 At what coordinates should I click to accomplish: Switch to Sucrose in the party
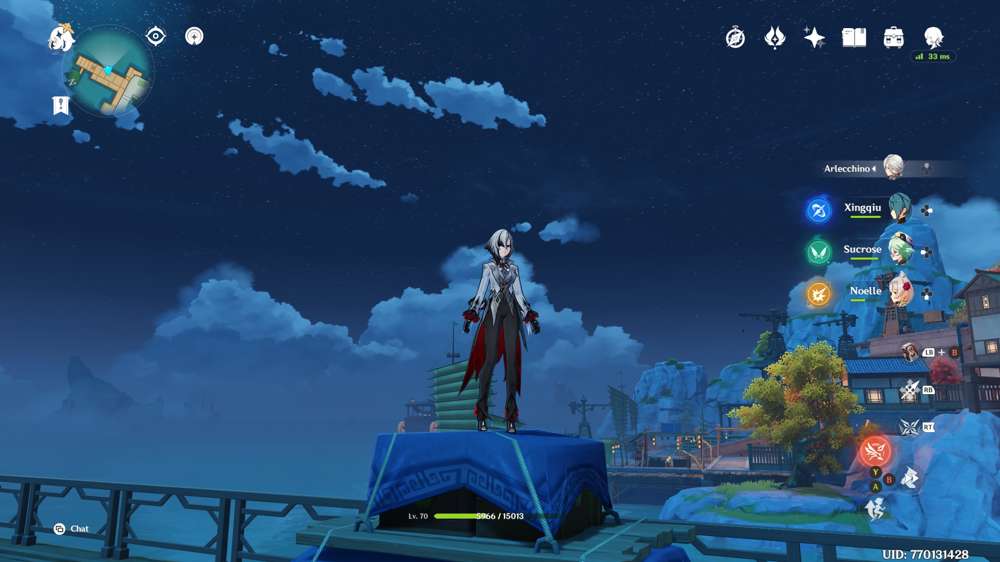click(899, 250)
